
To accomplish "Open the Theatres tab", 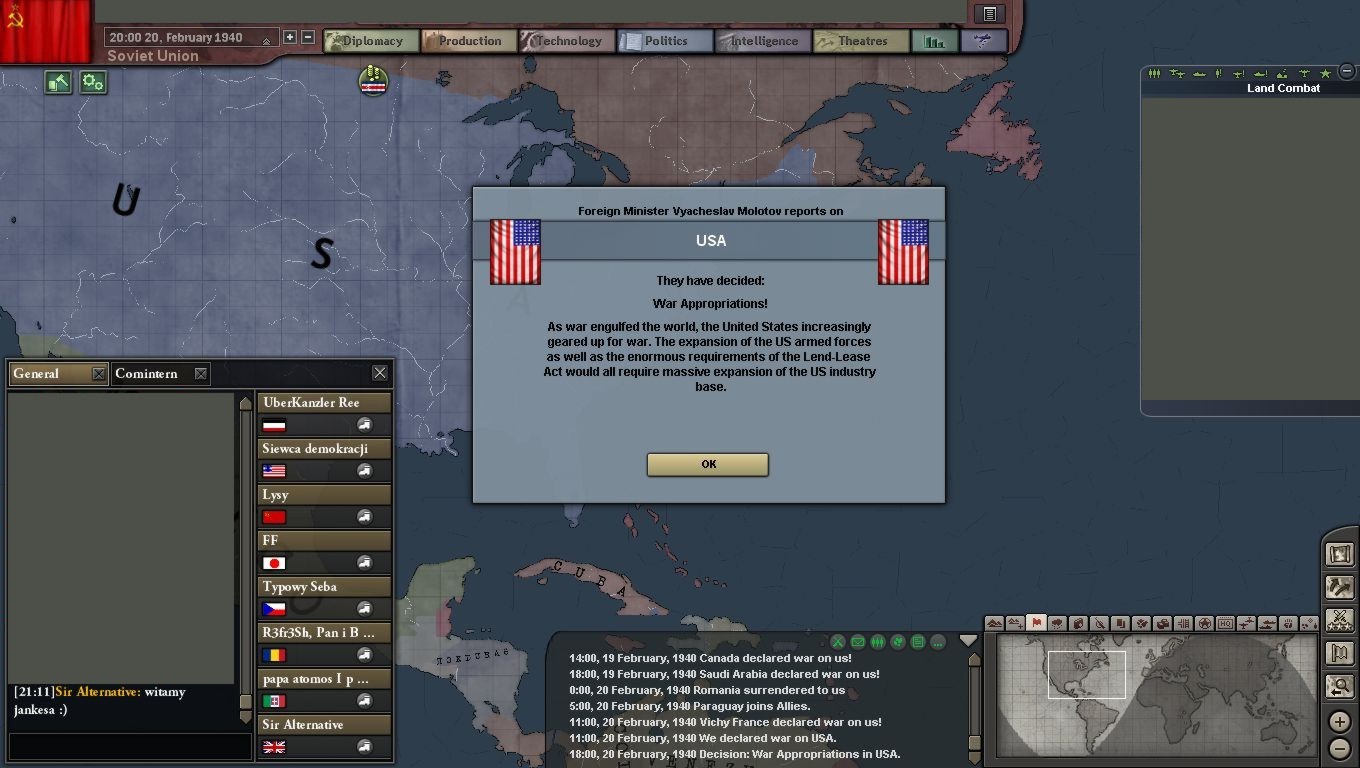I will [861, 41].
